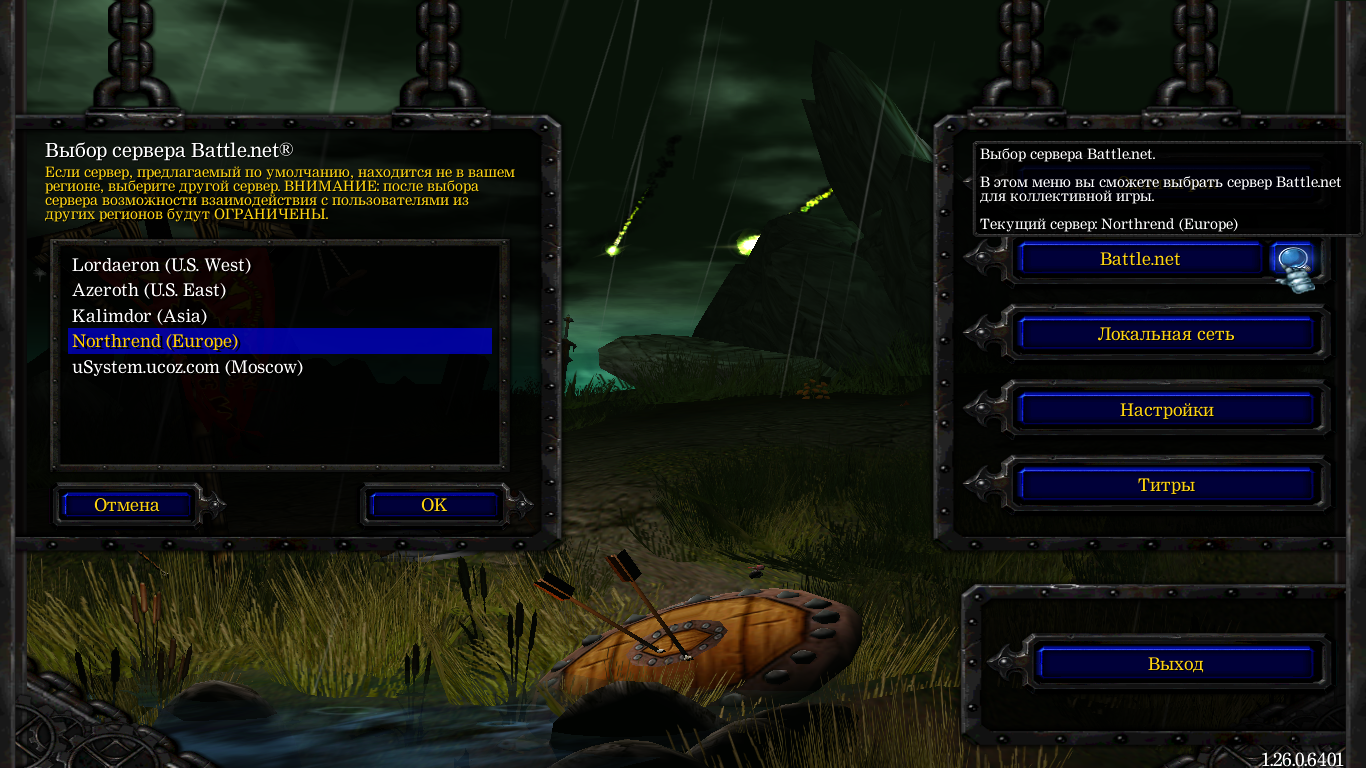Confirm server choice with ОК
This screenshot has height=768, width=1366.
tap(432, 505)
